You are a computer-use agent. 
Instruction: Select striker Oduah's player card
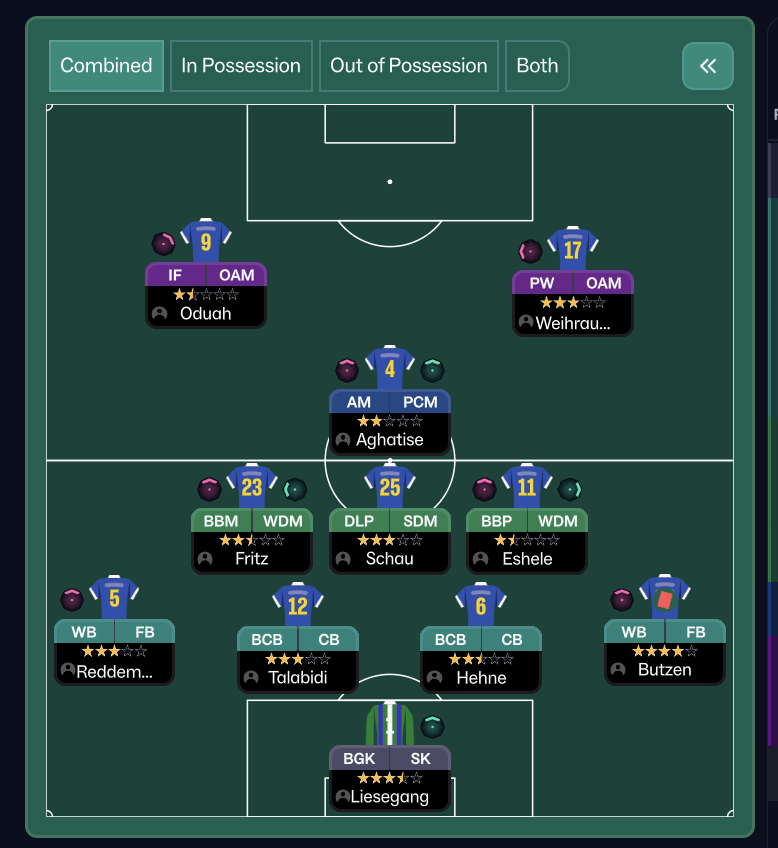click(206, 295)
